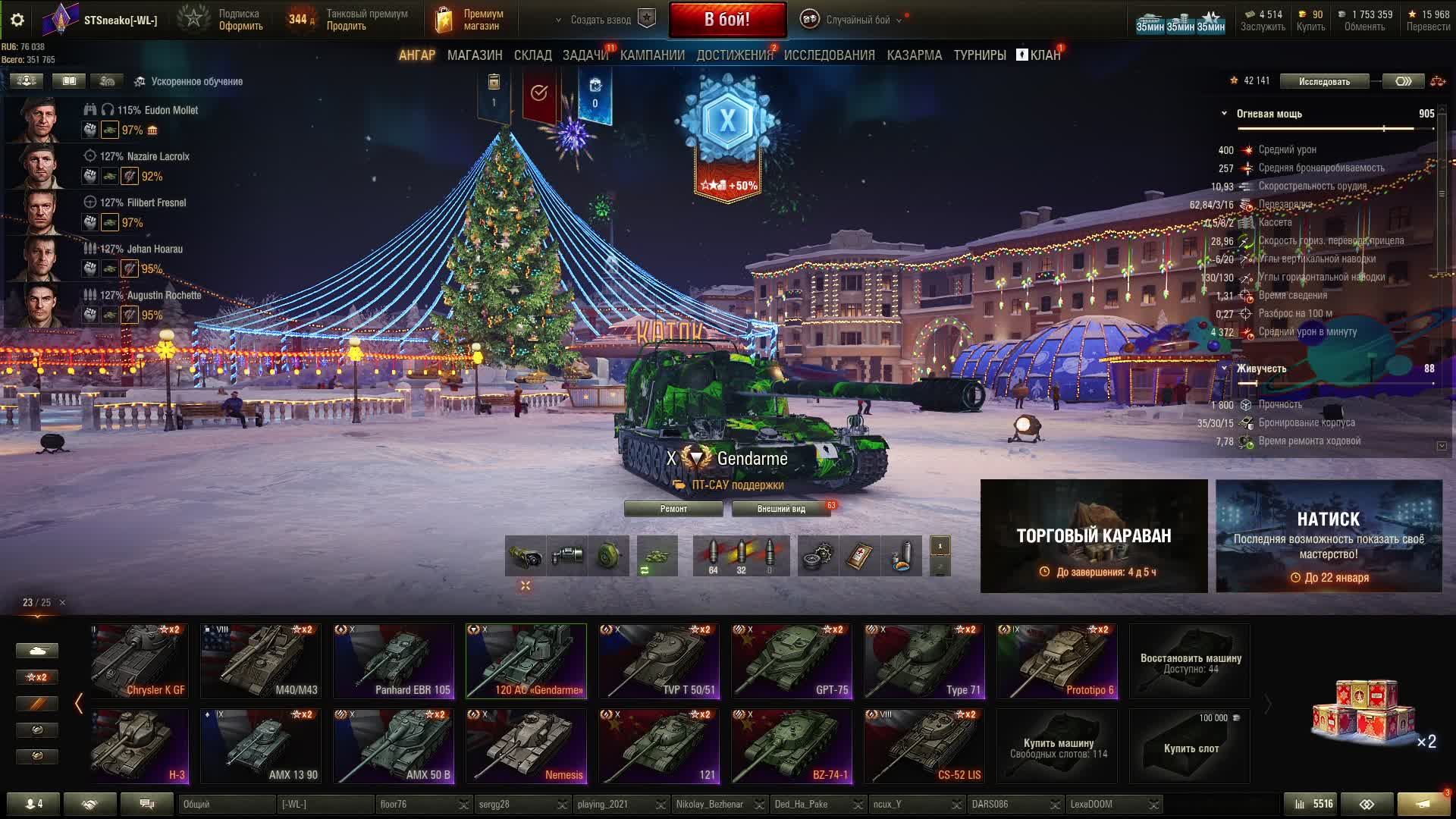Switch to the МАГАЗИН tab
The width and height of the screenshot is (1456, 819).
475,55
